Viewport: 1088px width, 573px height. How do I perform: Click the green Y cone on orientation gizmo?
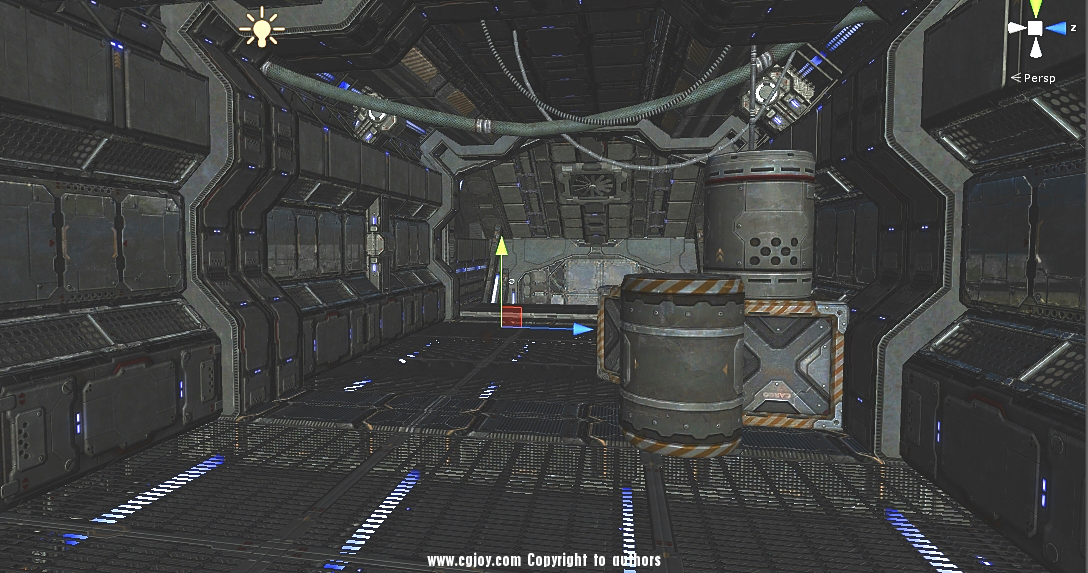pos(1036,8)
